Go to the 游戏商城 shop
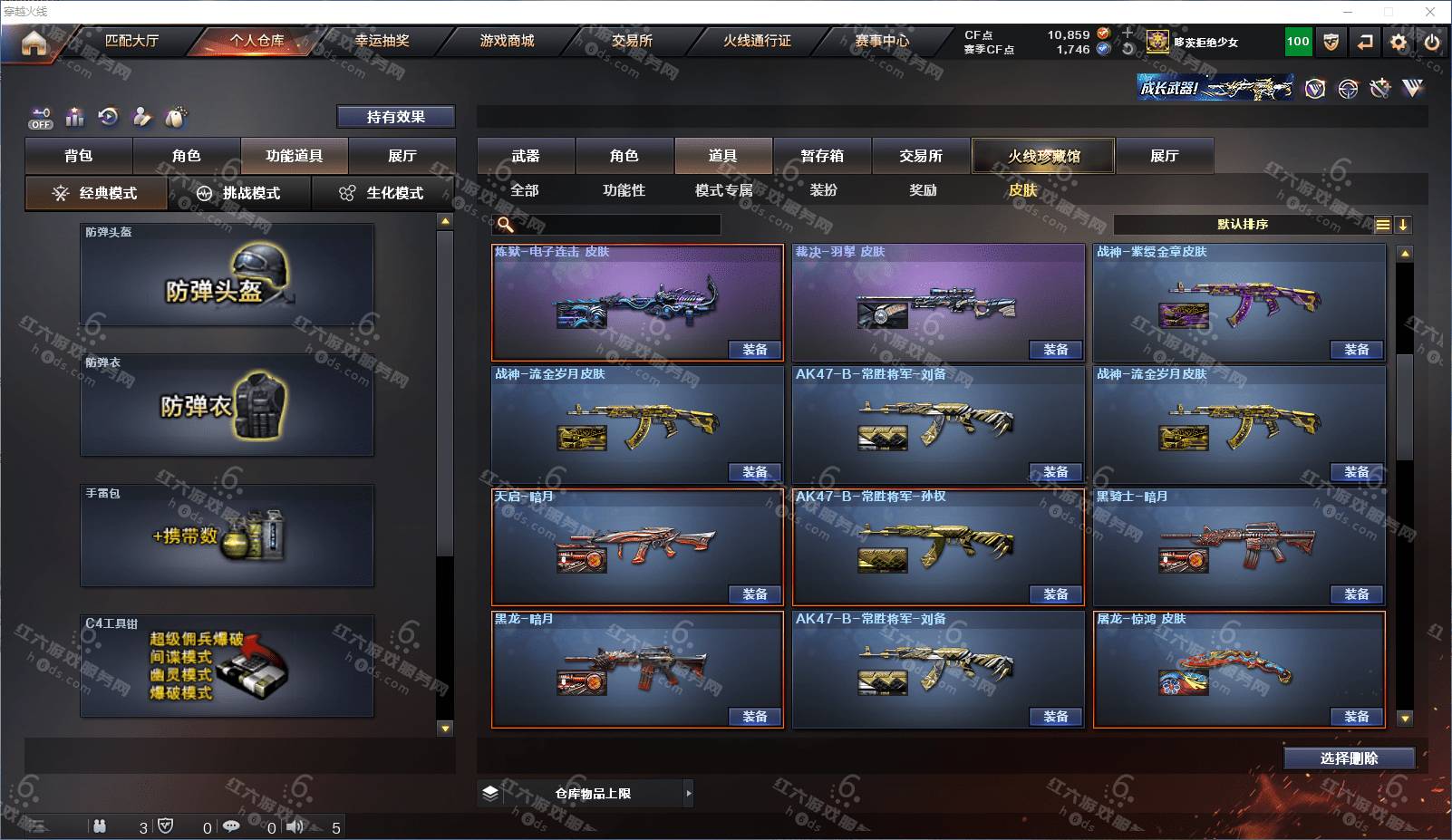 tap(507, 41)
